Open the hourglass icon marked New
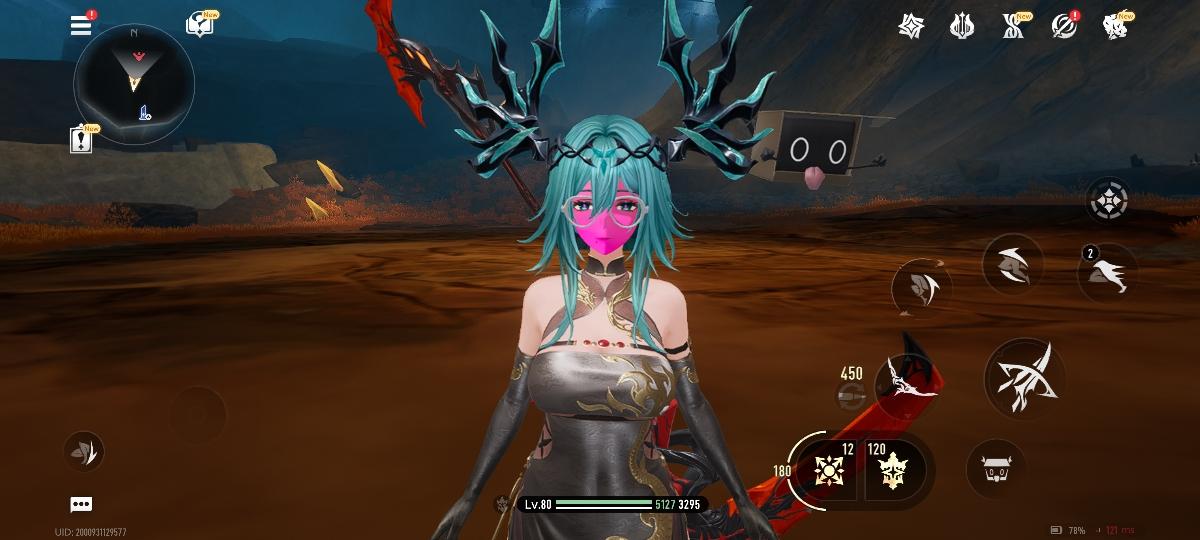The height and width of the screenshot is (540, 1200). point(1013,26)
